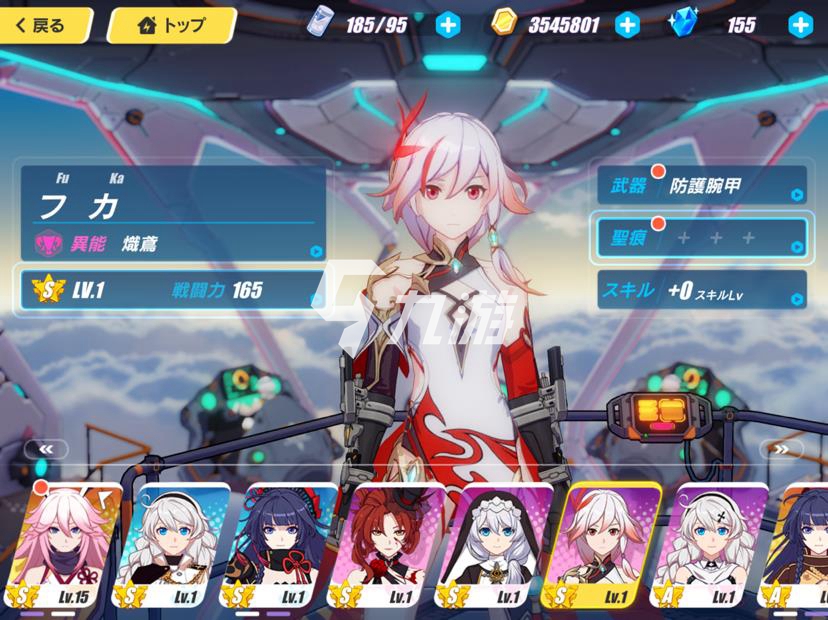828x620 pixels.
Task: Open the LV.1 戦闘力 level panel
Action: [170, 290]
